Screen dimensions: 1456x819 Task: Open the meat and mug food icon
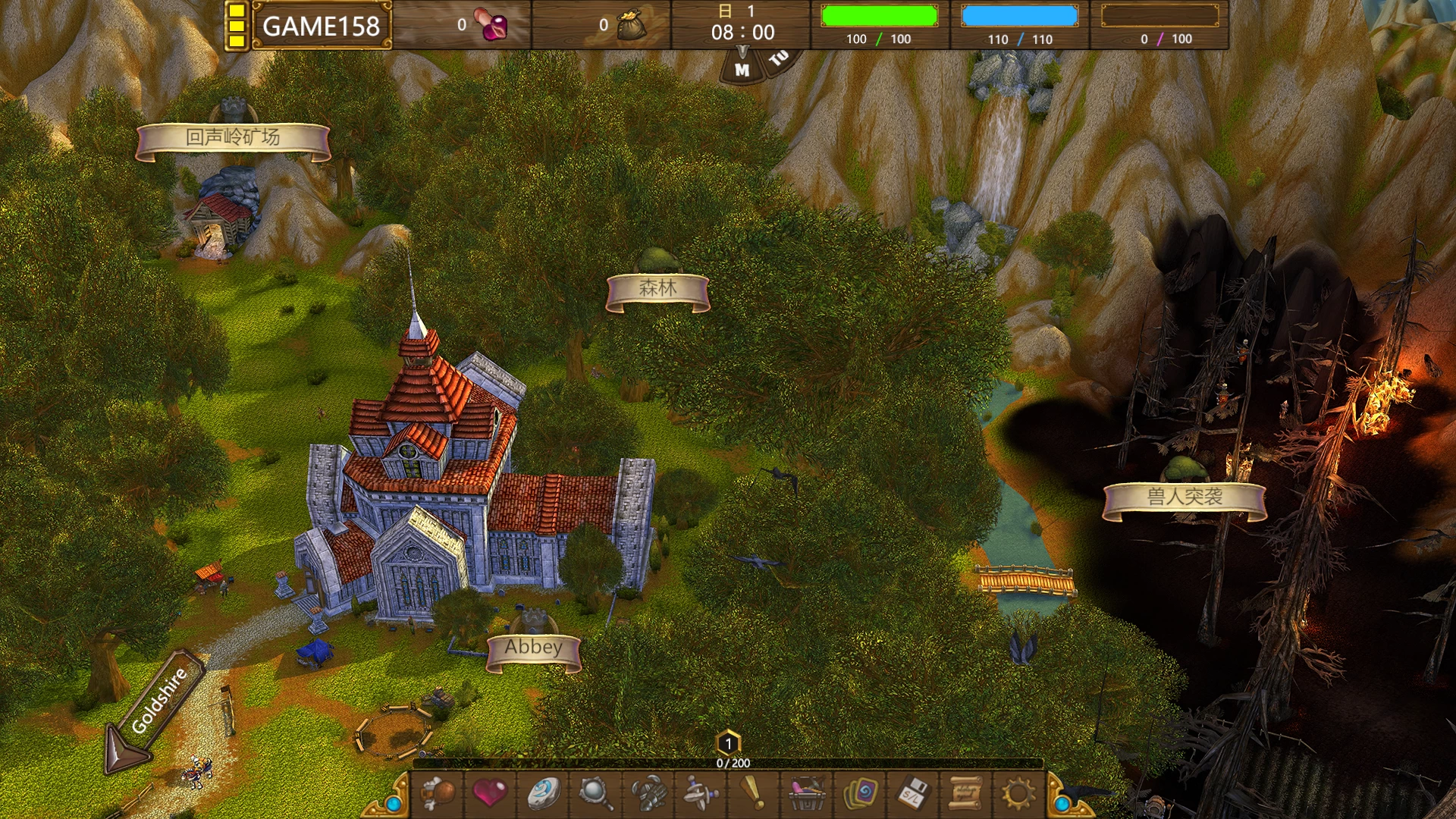(x=439, y=793)
